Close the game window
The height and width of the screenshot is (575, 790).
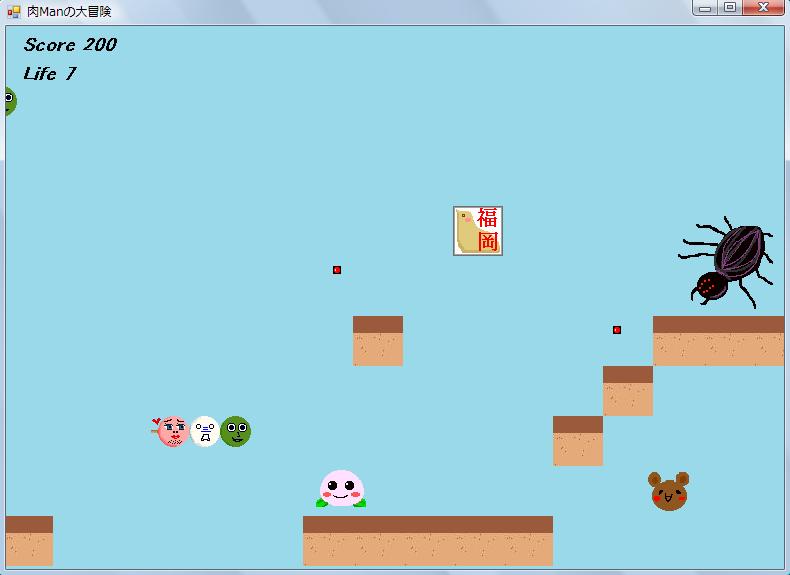pyautogui.click(x=764, y=8)
